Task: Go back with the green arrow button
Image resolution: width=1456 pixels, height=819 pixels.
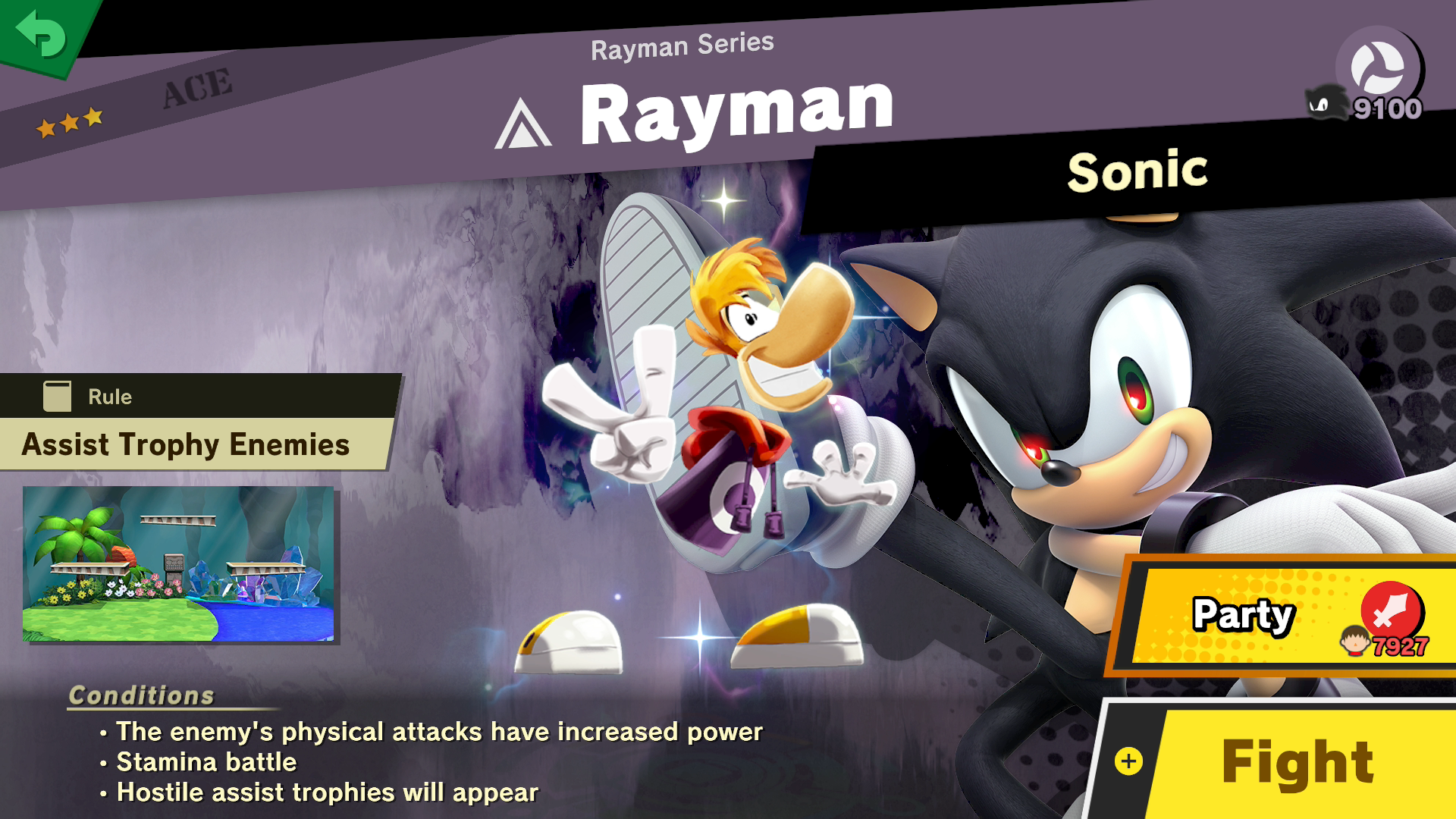Action: tap(42, 34)
